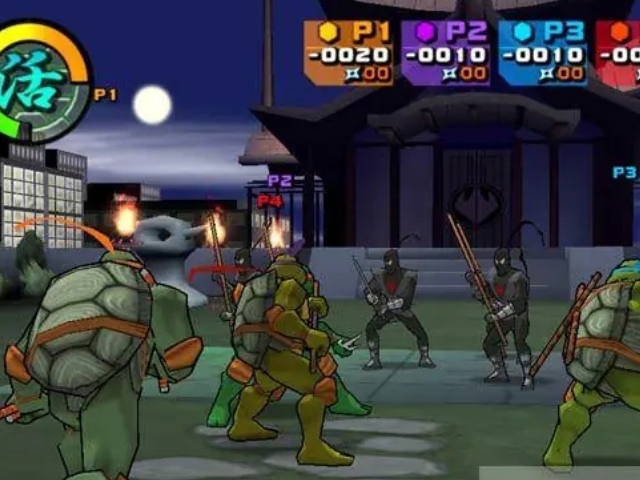640x480 pixels.
Task: Click the green kanji emblem gauge
Action: pyautogui.click(x=38, y=80)
